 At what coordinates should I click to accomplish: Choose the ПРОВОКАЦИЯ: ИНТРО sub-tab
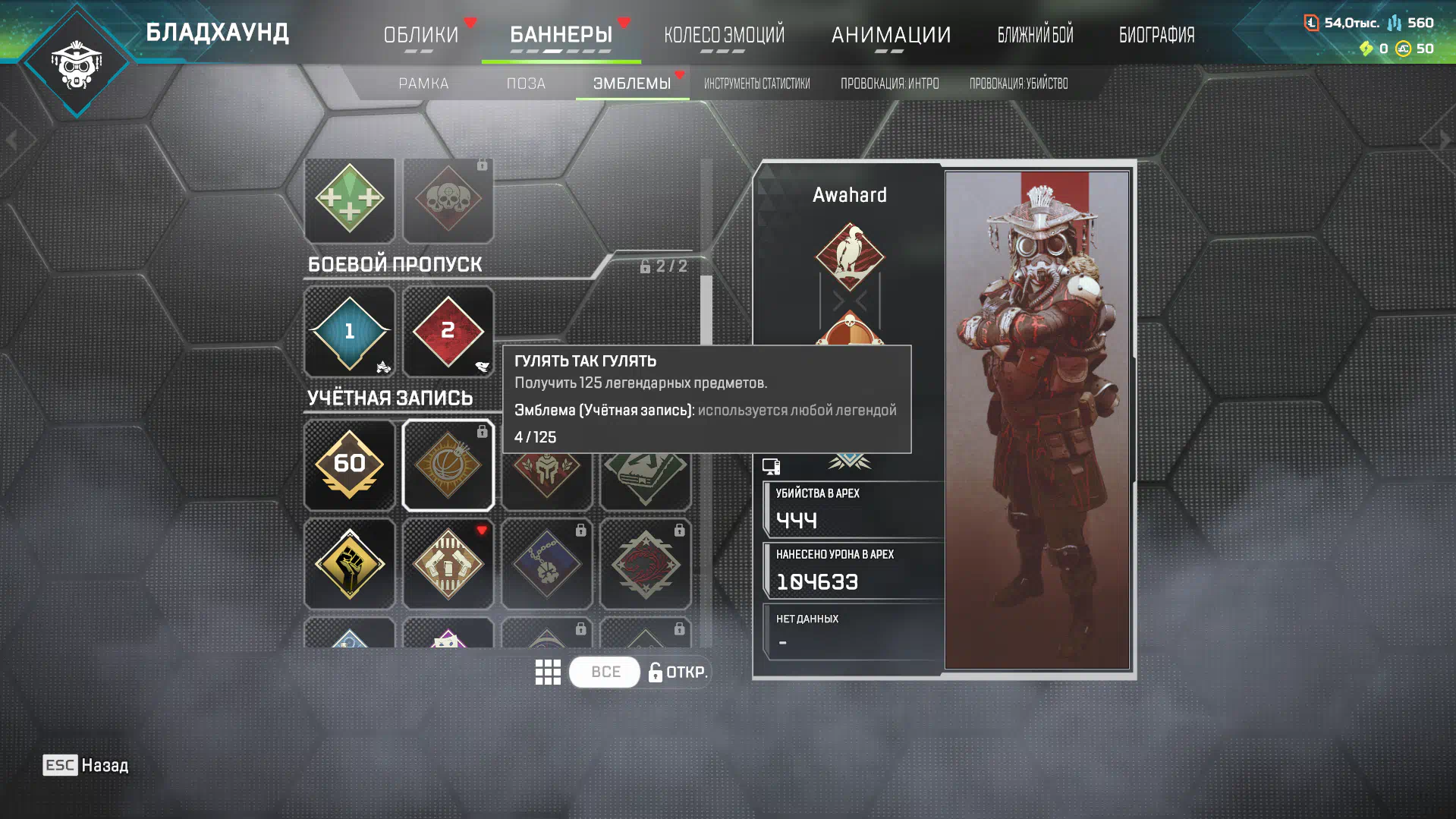pos(889,83)
